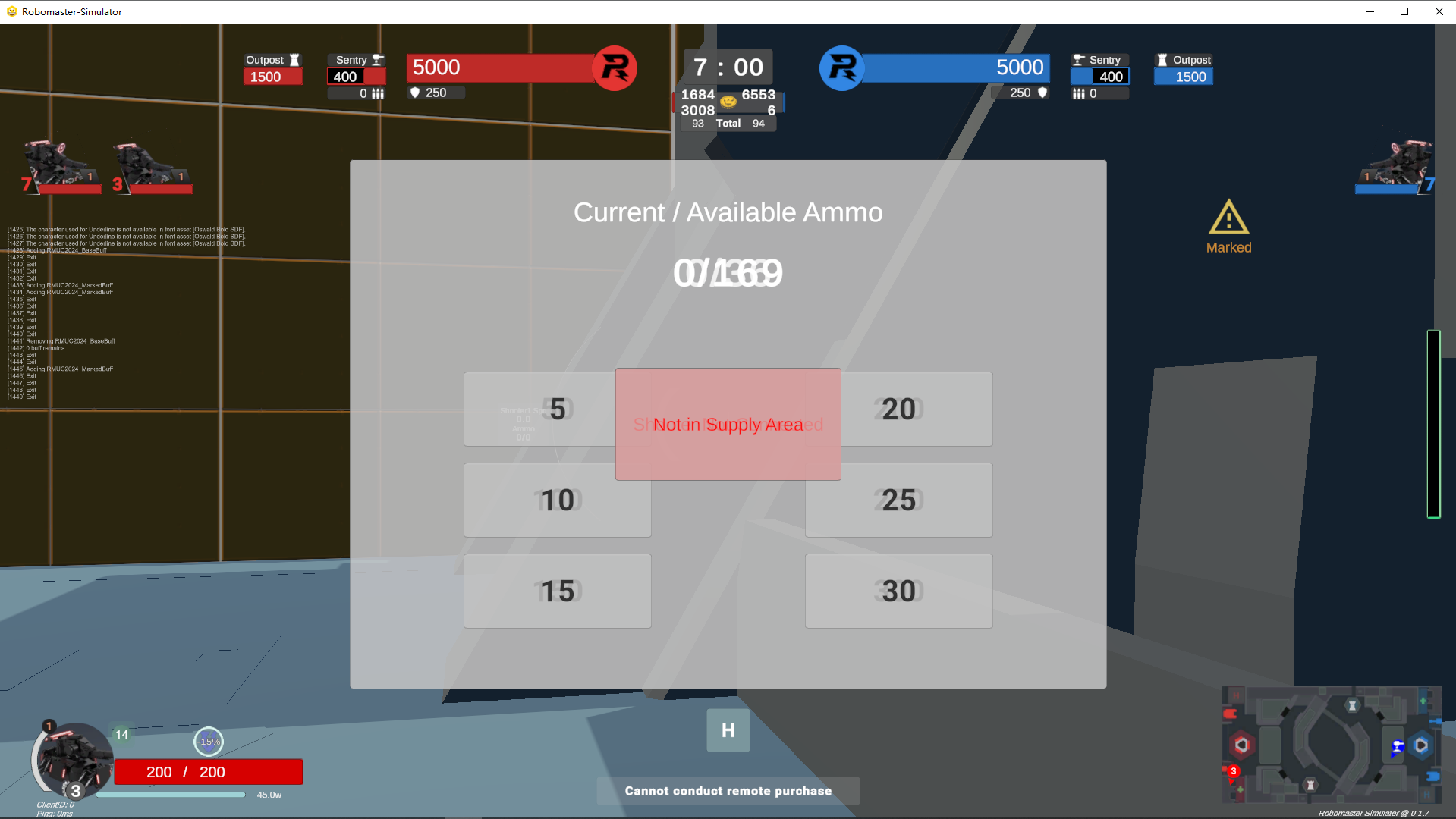This screenshot has height=819, width=1456.
Task: Click the robot portrait thumbnail
Action: pos(74,761)
